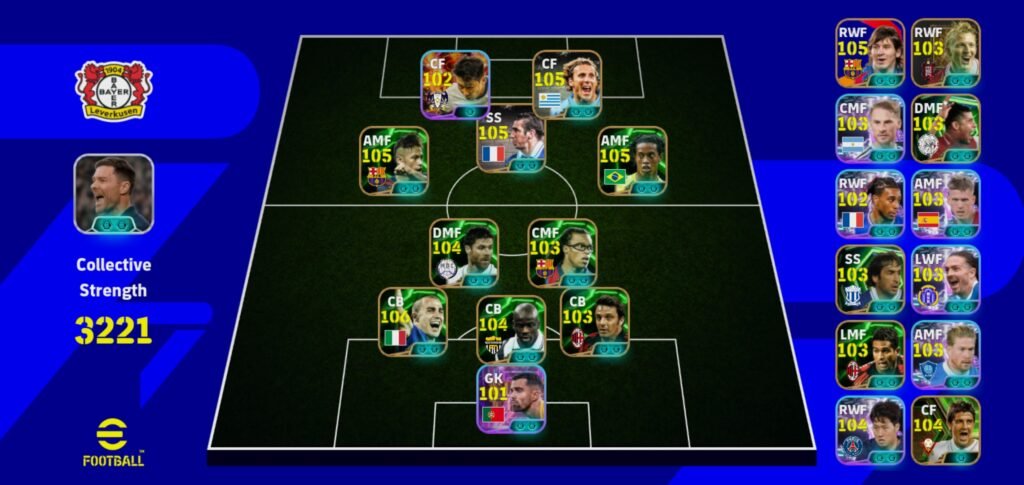Pick the SS 105 card with French flag
The width and height of the screenshot is (1024, 485).
click(x=511, y=139)
